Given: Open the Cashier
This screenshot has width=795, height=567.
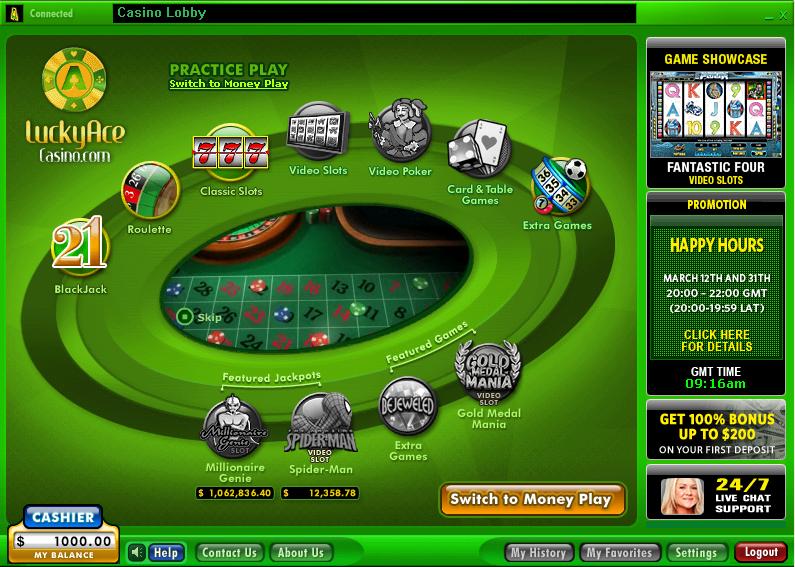Looking at the screenshot, I should [61, 517].
